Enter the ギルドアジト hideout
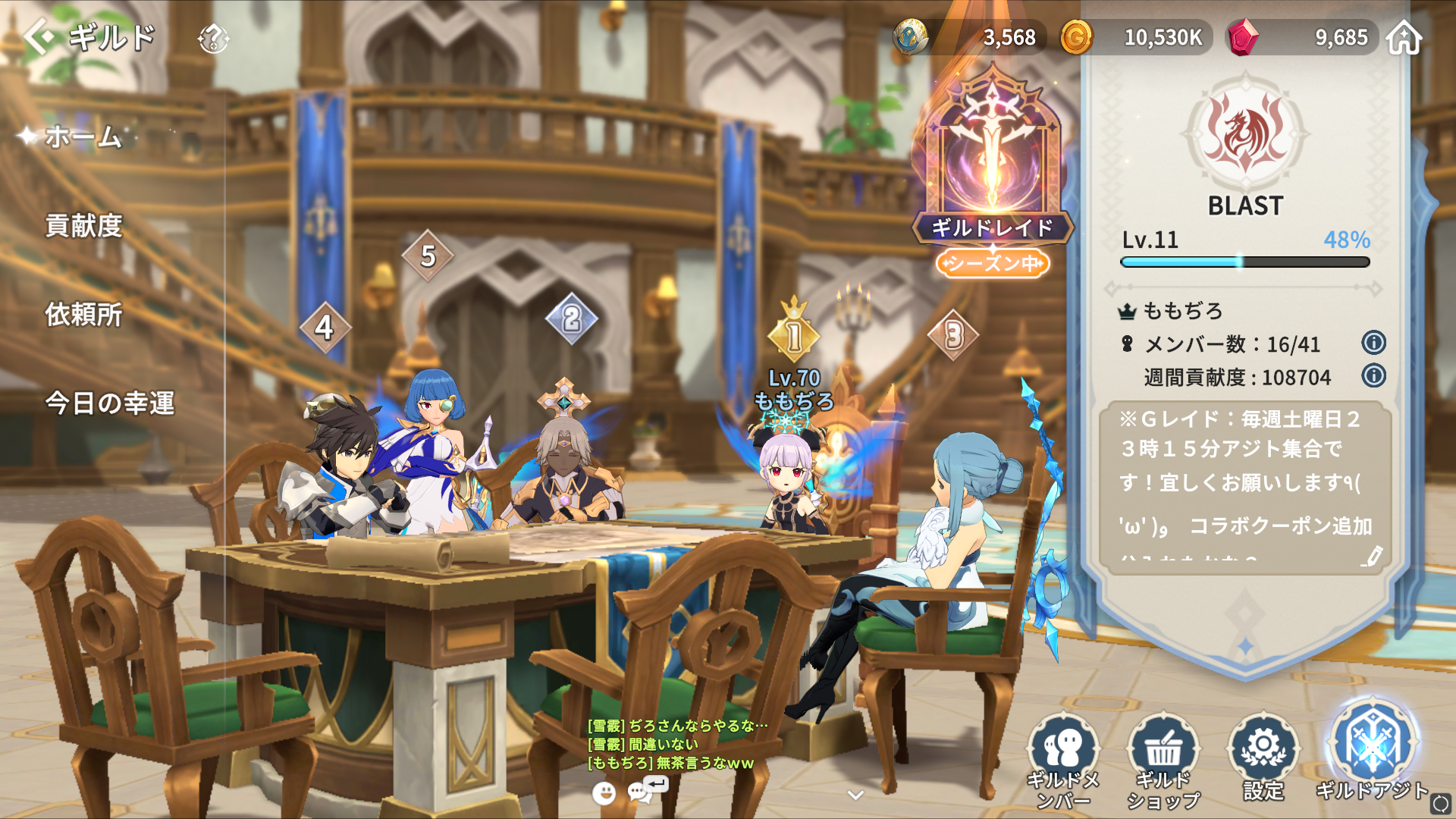Image resolution: width=1456 pixels, height=819 pixels. [1372, 751]
